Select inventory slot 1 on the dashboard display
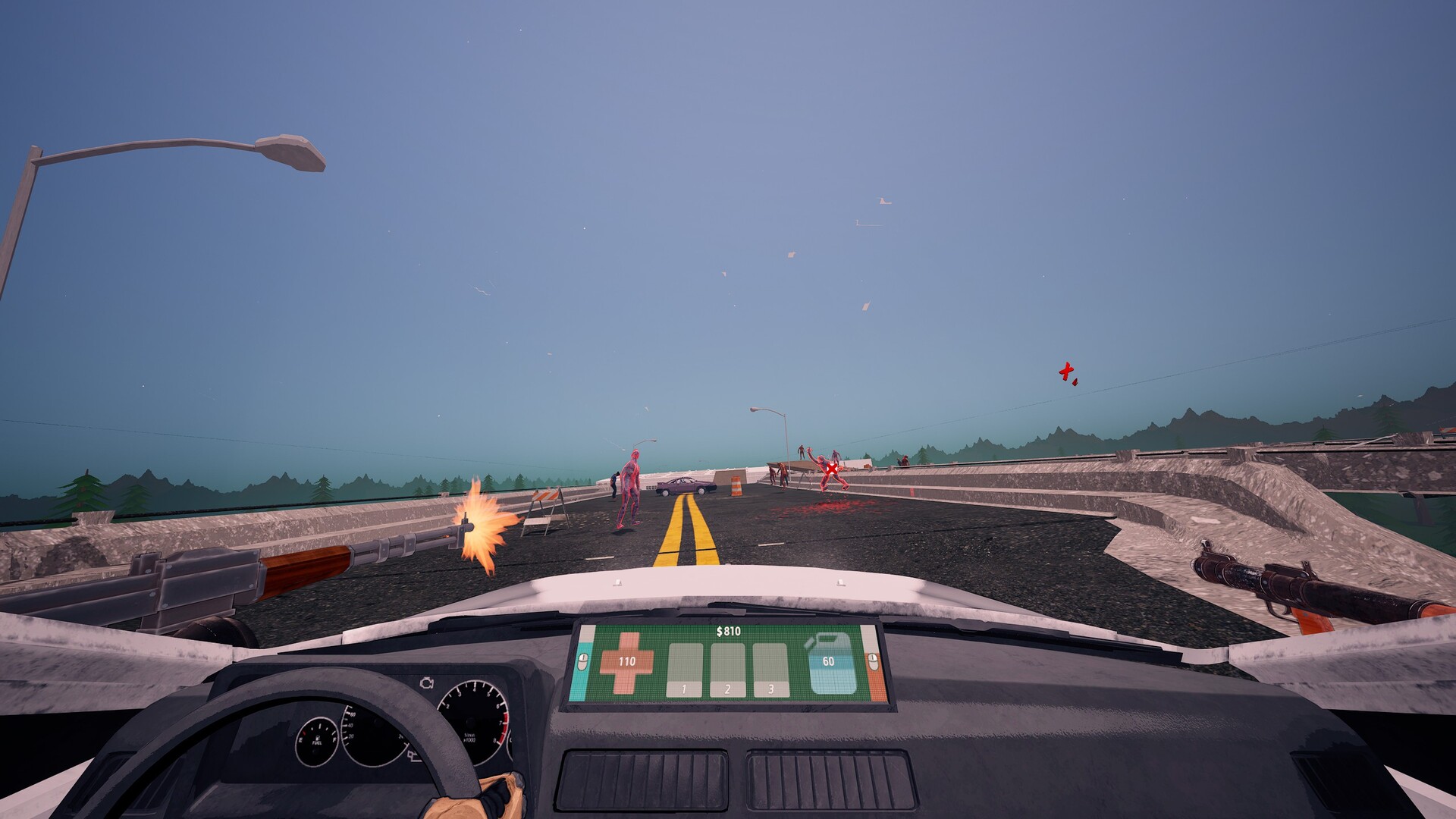 (684, 670)
